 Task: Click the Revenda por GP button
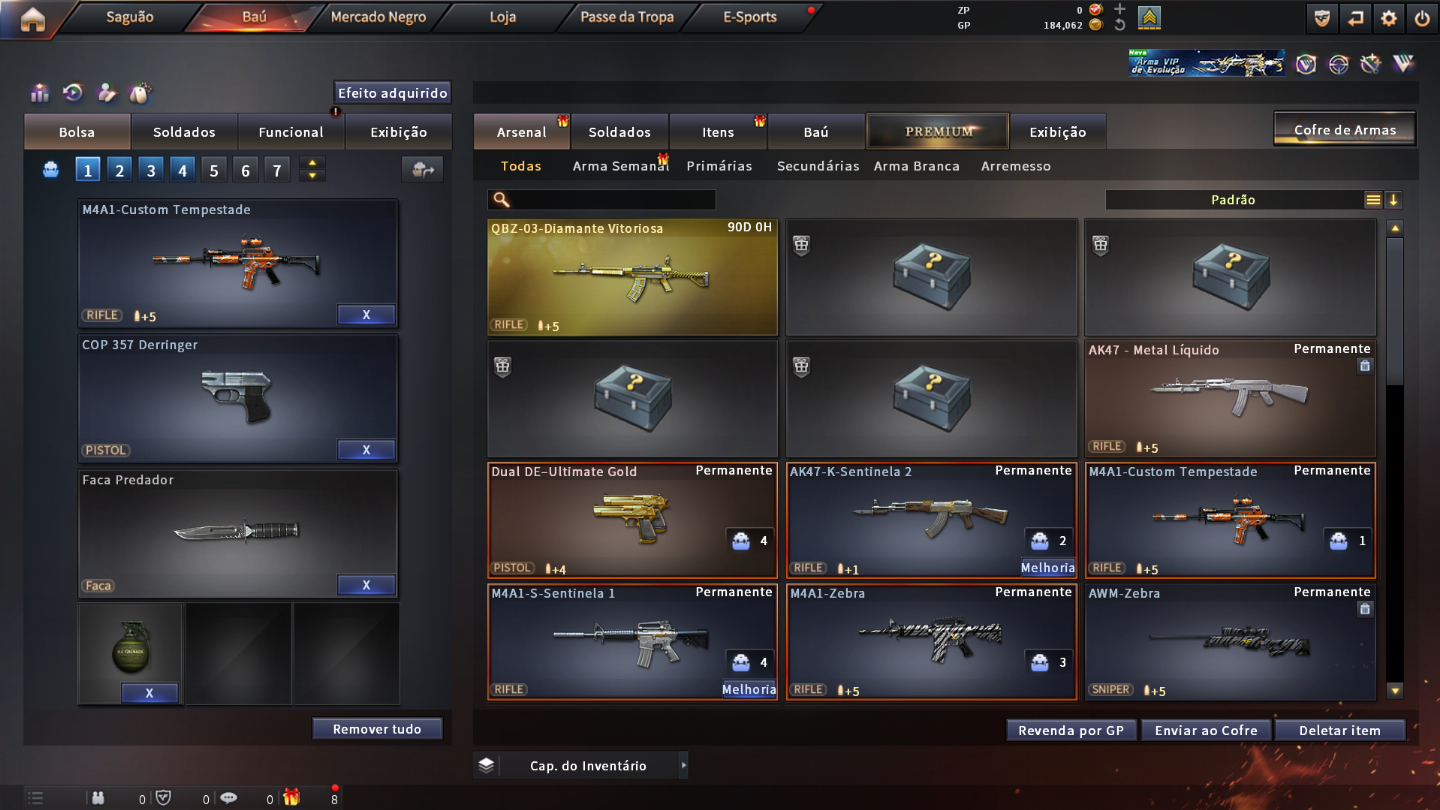pos(1071,730)
